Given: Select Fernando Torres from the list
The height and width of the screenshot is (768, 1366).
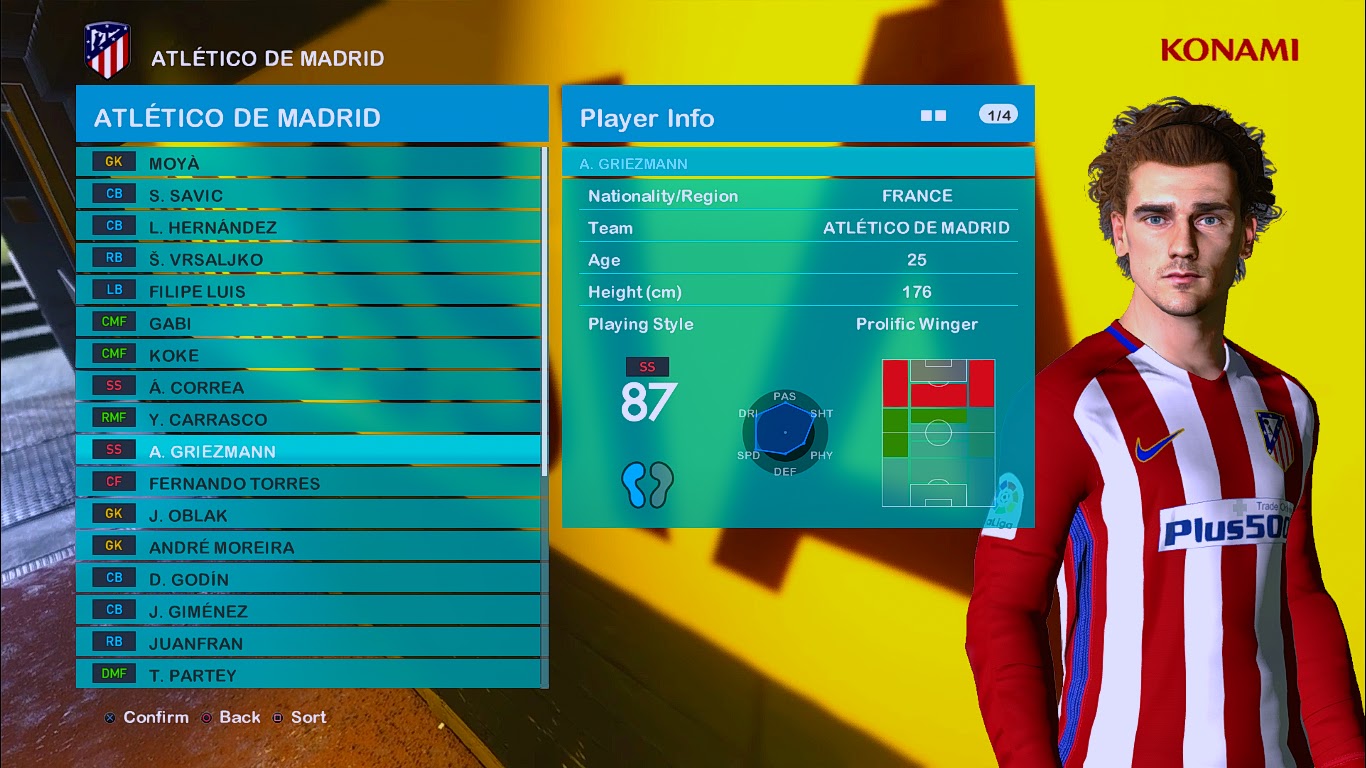Looking at the screenshot, I should [x=308, y=483].
